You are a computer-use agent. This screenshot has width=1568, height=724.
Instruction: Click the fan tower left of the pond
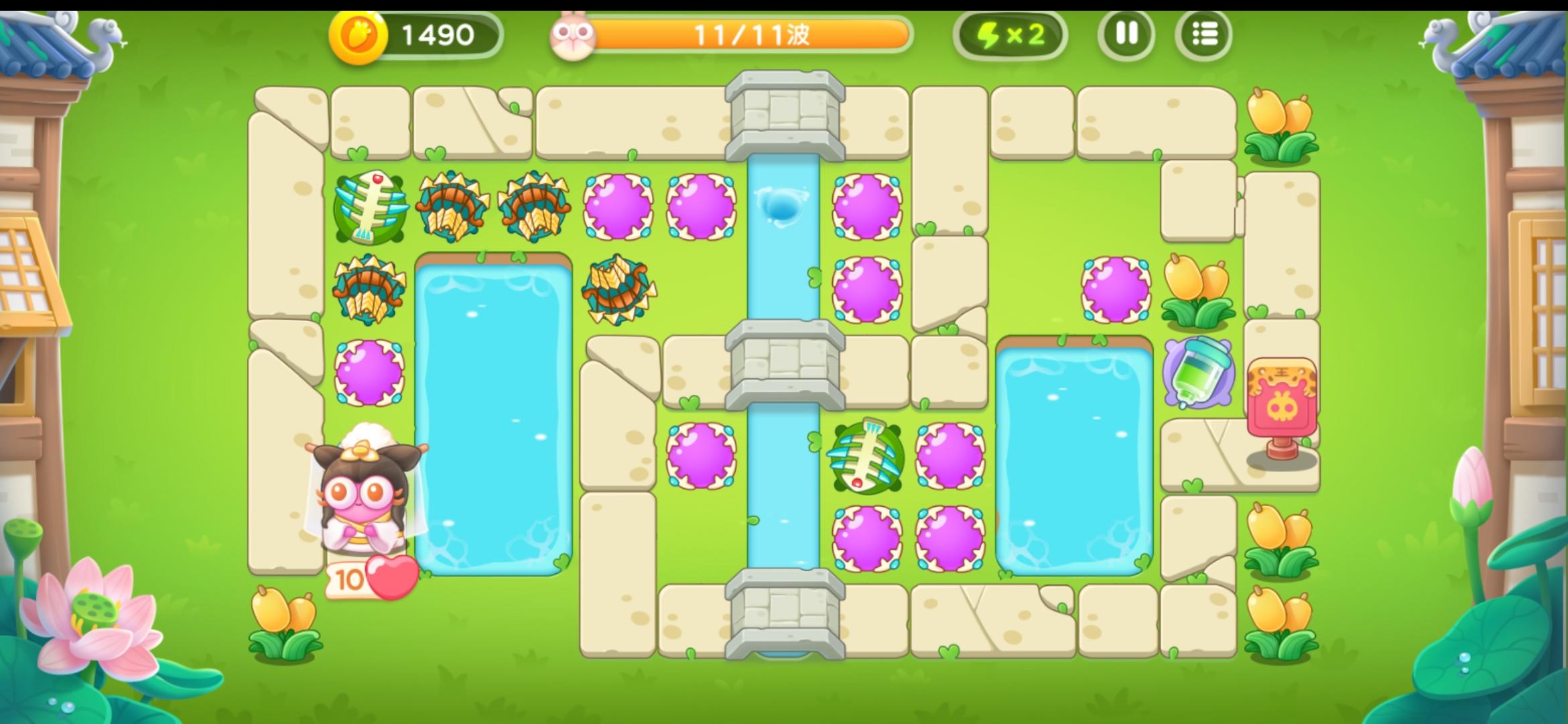coord(369,288)
